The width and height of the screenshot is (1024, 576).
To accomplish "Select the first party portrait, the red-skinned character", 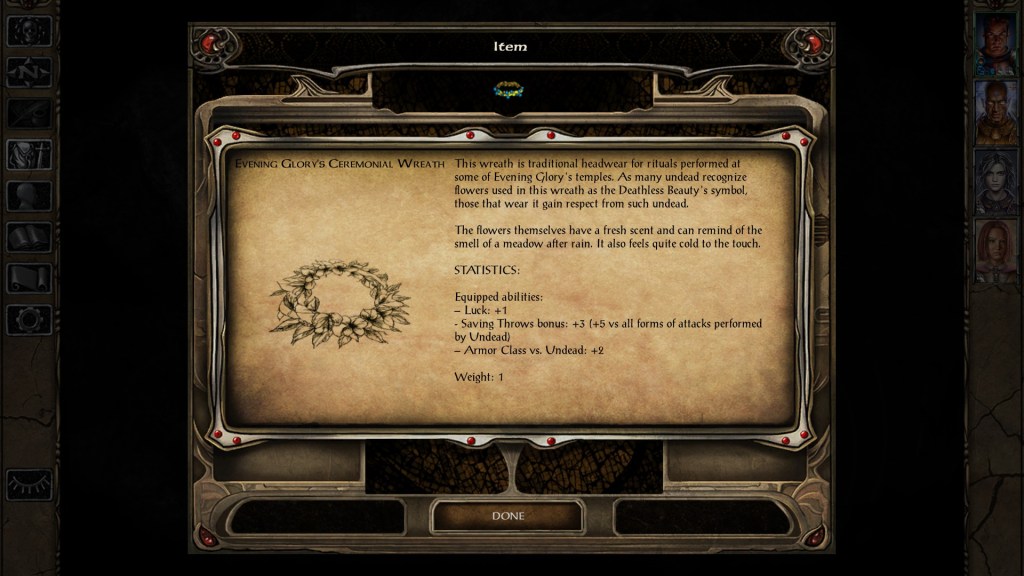I will tap(996, 44).
